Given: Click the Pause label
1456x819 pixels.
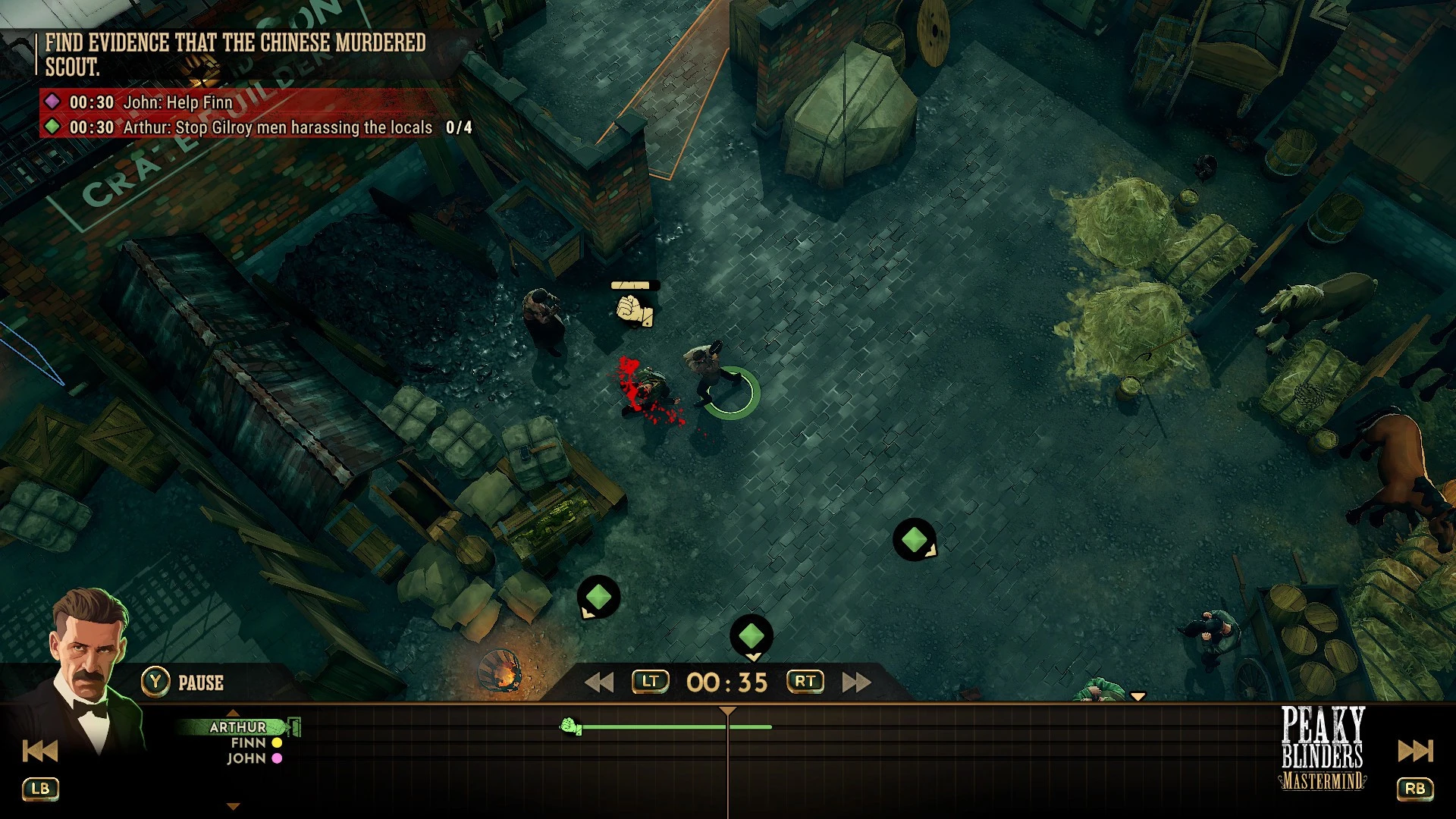Looking at the screenshot, I should pos(200,682).
